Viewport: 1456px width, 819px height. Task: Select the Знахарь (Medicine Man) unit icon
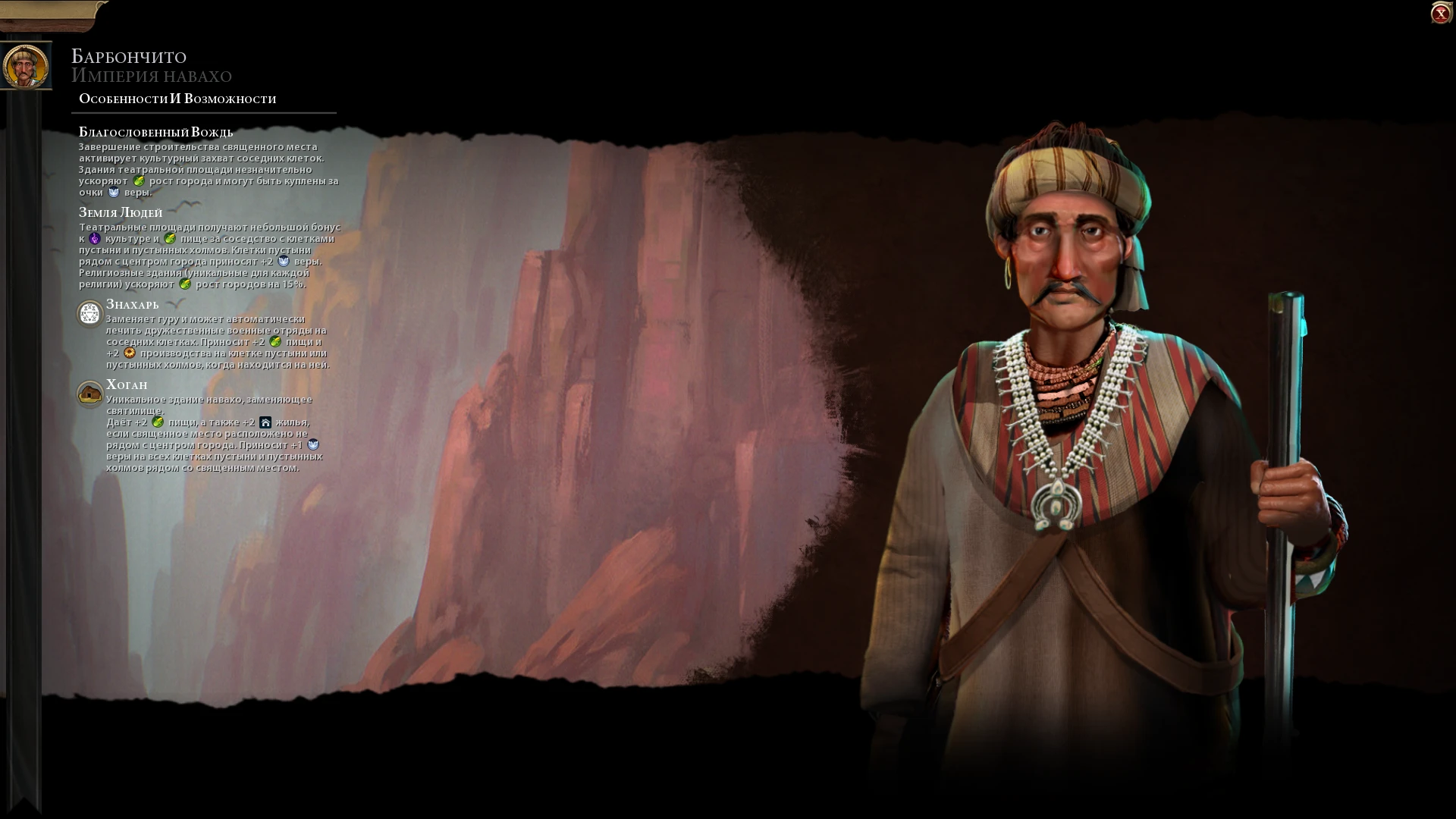point(89,312)
